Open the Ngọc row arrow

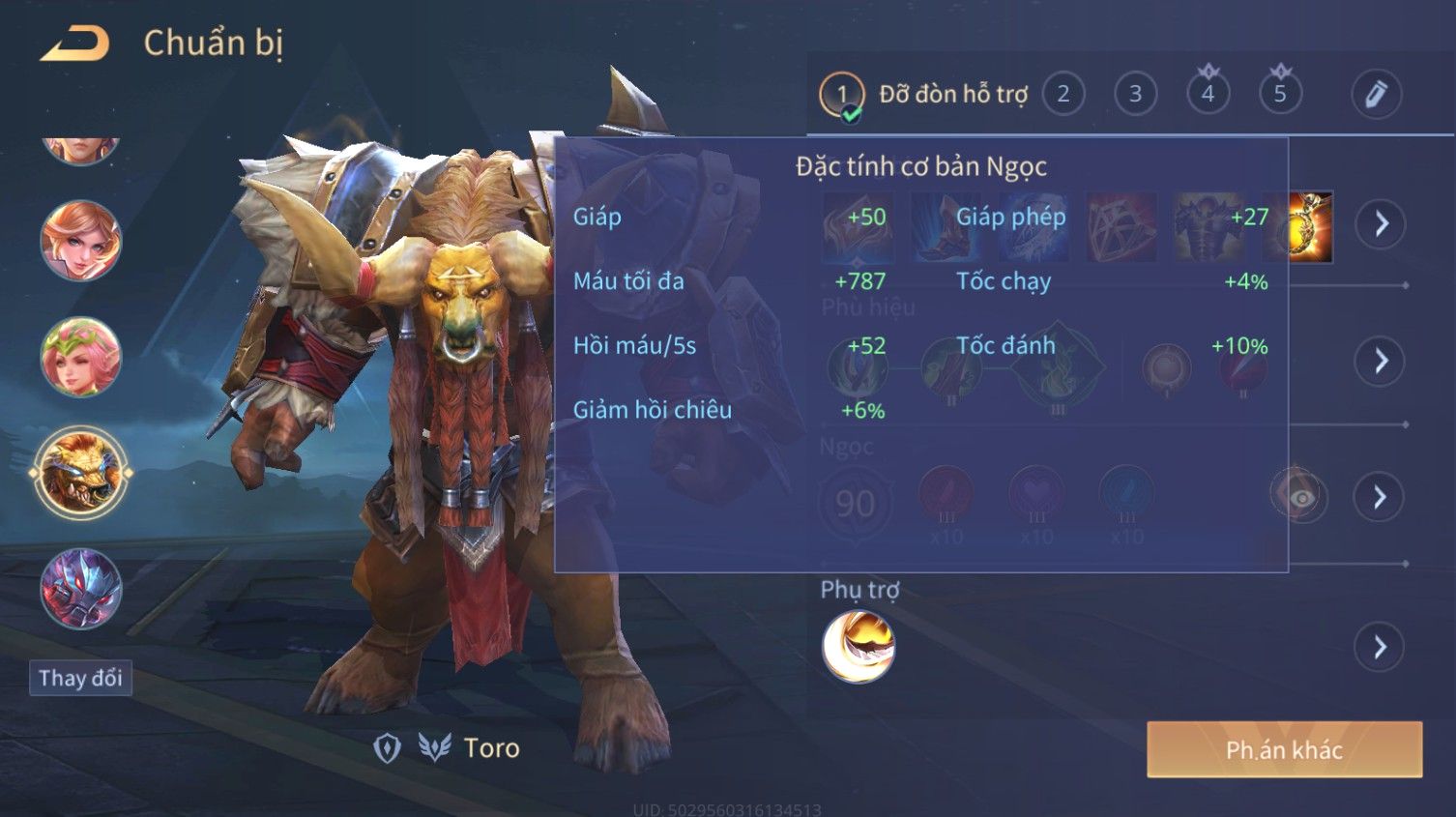click(x=1381, y=497)
